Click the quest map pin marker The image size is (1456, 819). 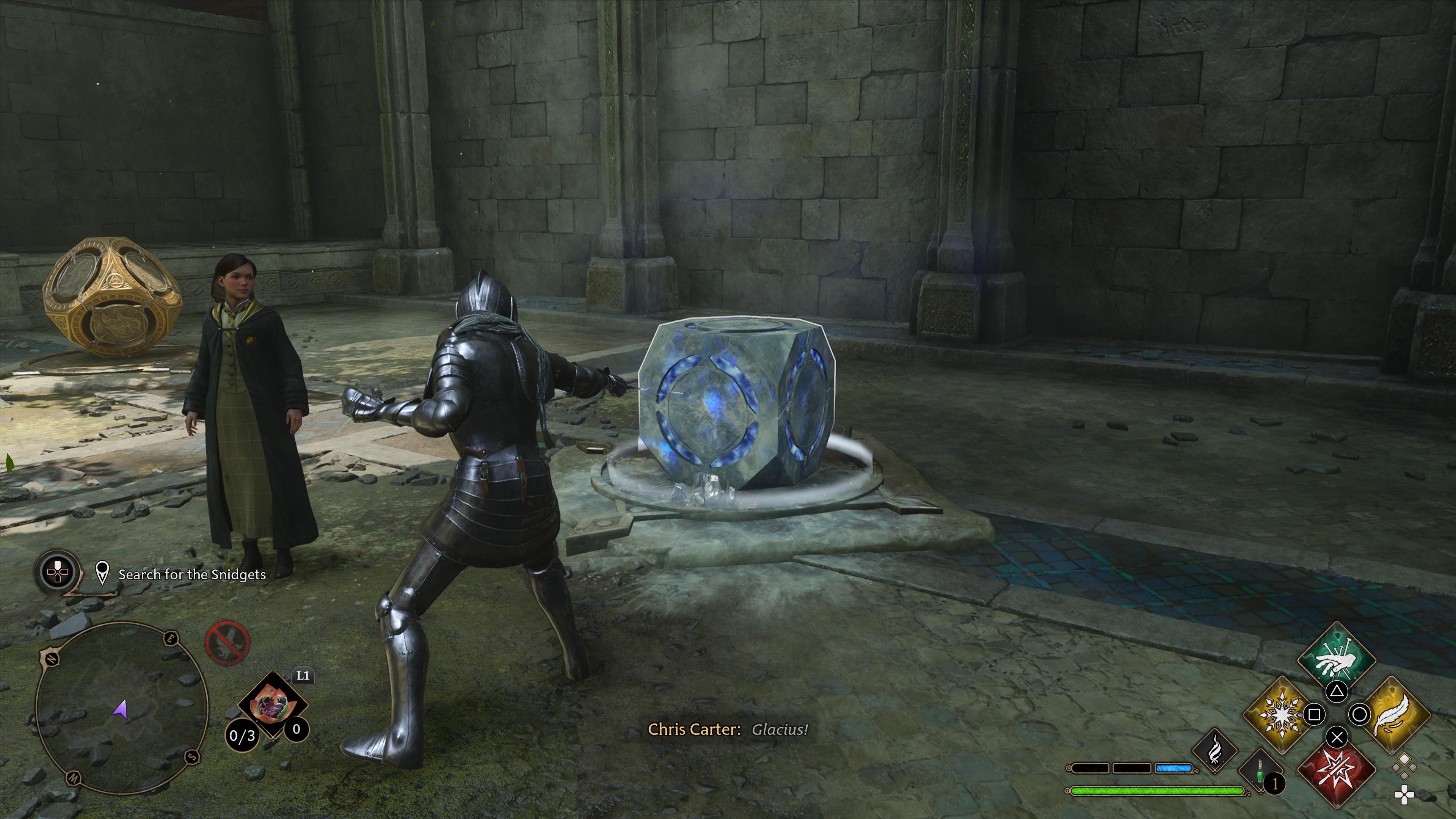pos(102,573)
